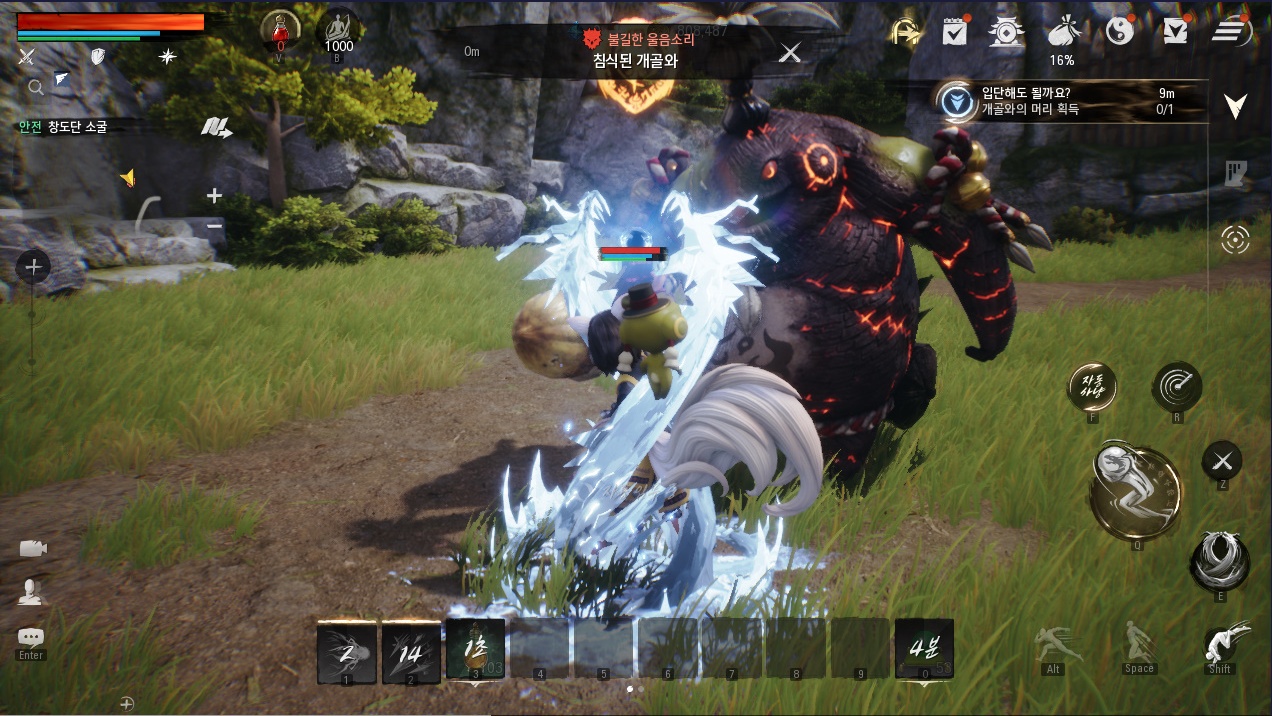Collapse the quest list with the arrow
The image size is (1272, 716).
pos(1236,105)
